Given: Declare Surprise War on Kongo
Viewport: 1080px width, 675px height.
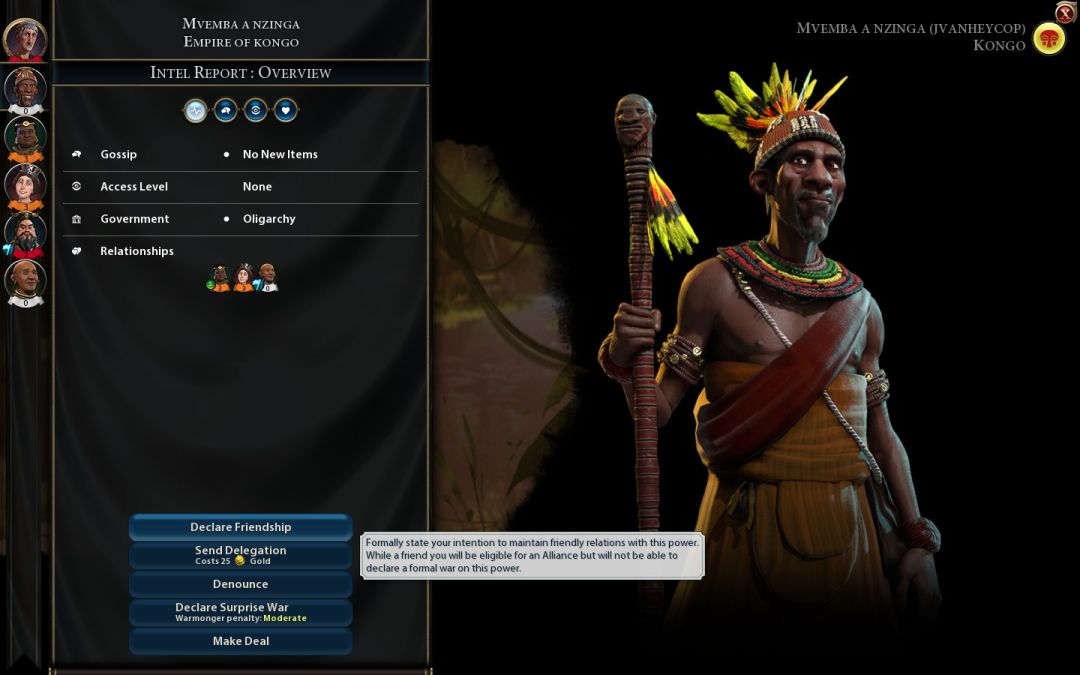Looking at the screenshot, I should coord(240,612).
